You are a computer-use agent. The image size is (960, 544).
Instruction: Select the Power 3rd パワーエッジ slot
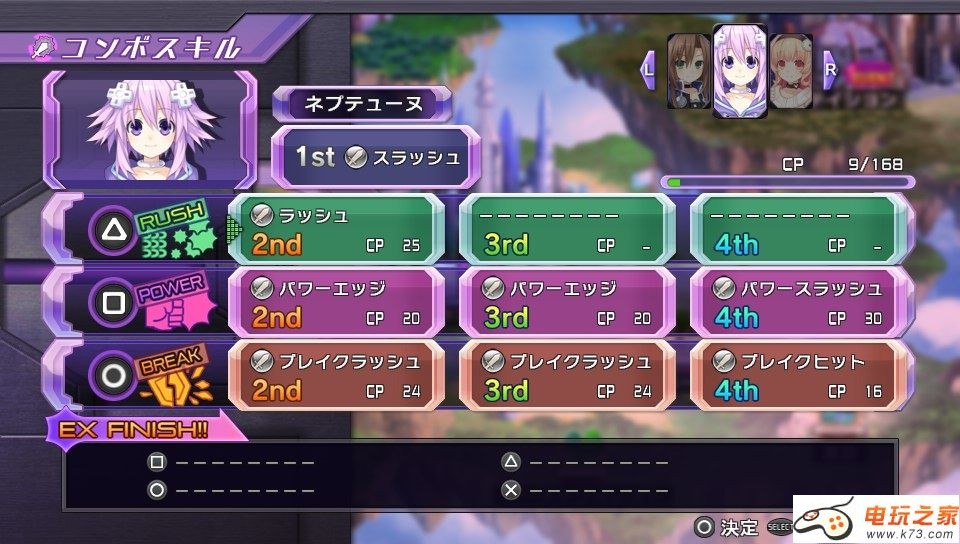pyautogui.click(x=566, y=303)
